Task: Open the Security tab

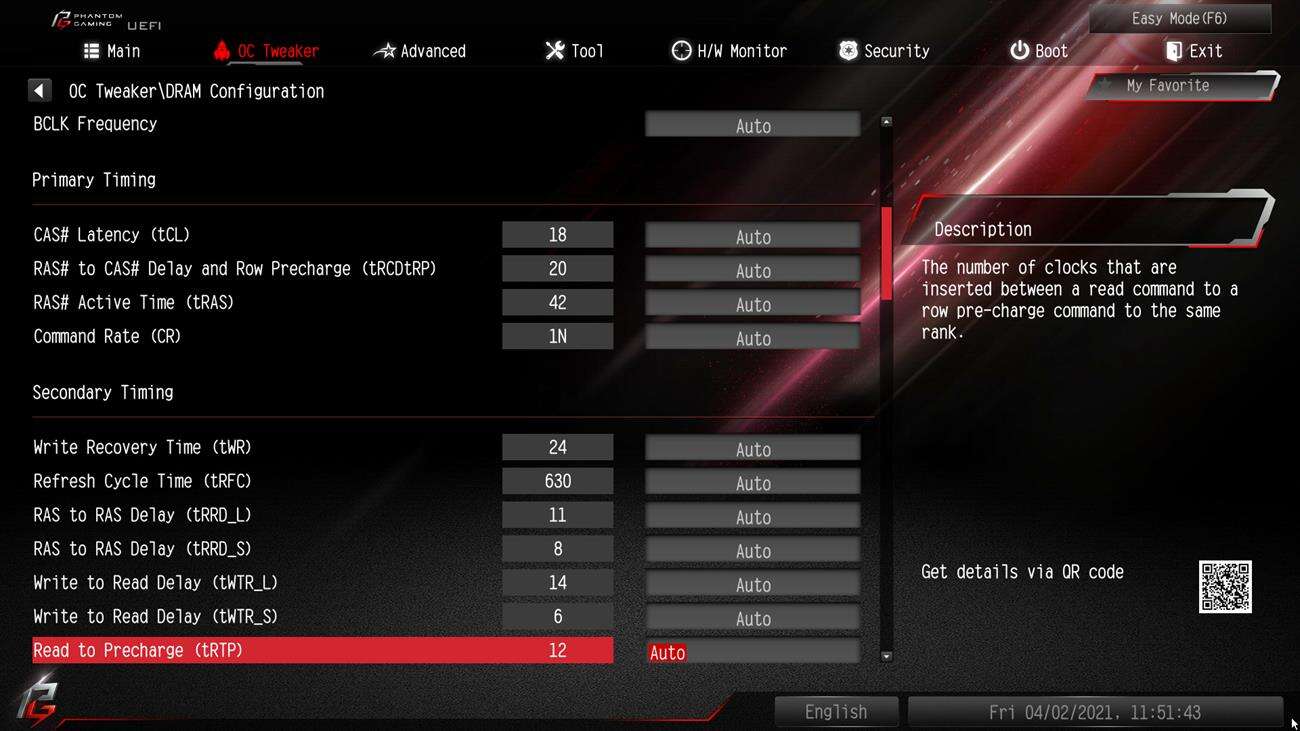Action: [x=884, y=51]
